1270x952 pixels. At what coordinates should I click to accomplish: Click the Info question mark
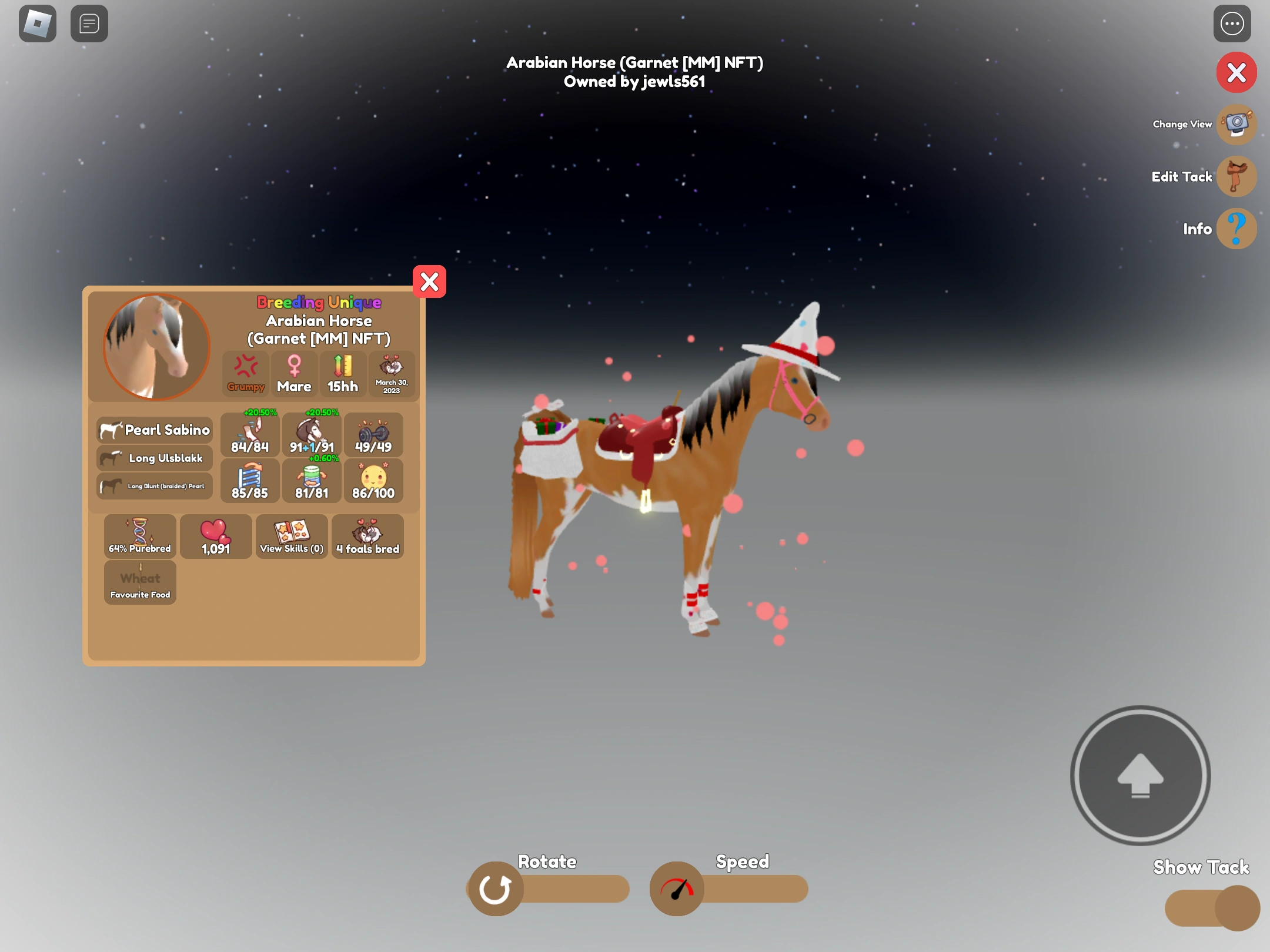point(1235,229)
